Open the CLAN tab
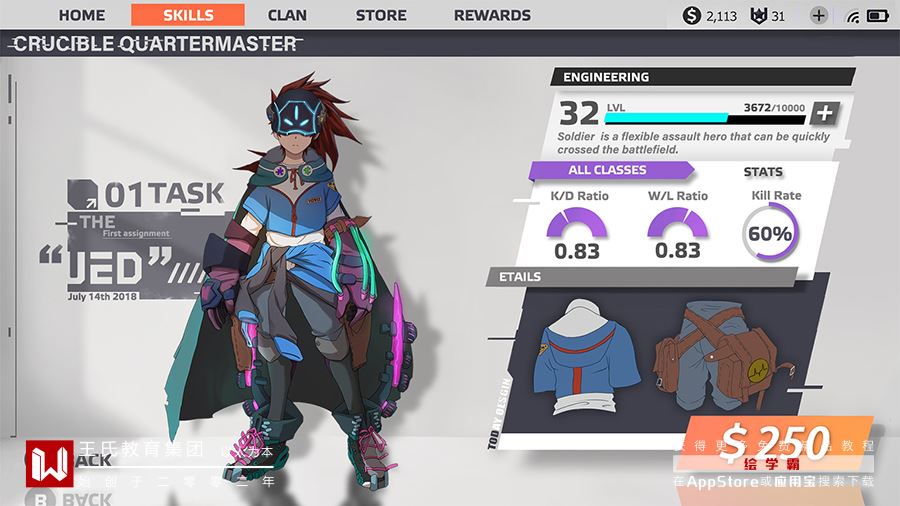900x506 pixels. [x=287, y=15]
